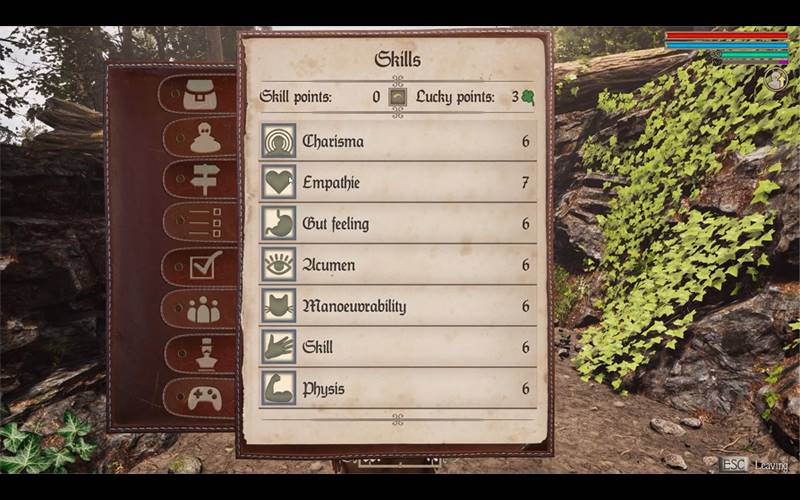Image resolution: width=800 pixels, height=500 pixels.
Task: Select the Charisma skill row
Action: (x=397, y=141)
